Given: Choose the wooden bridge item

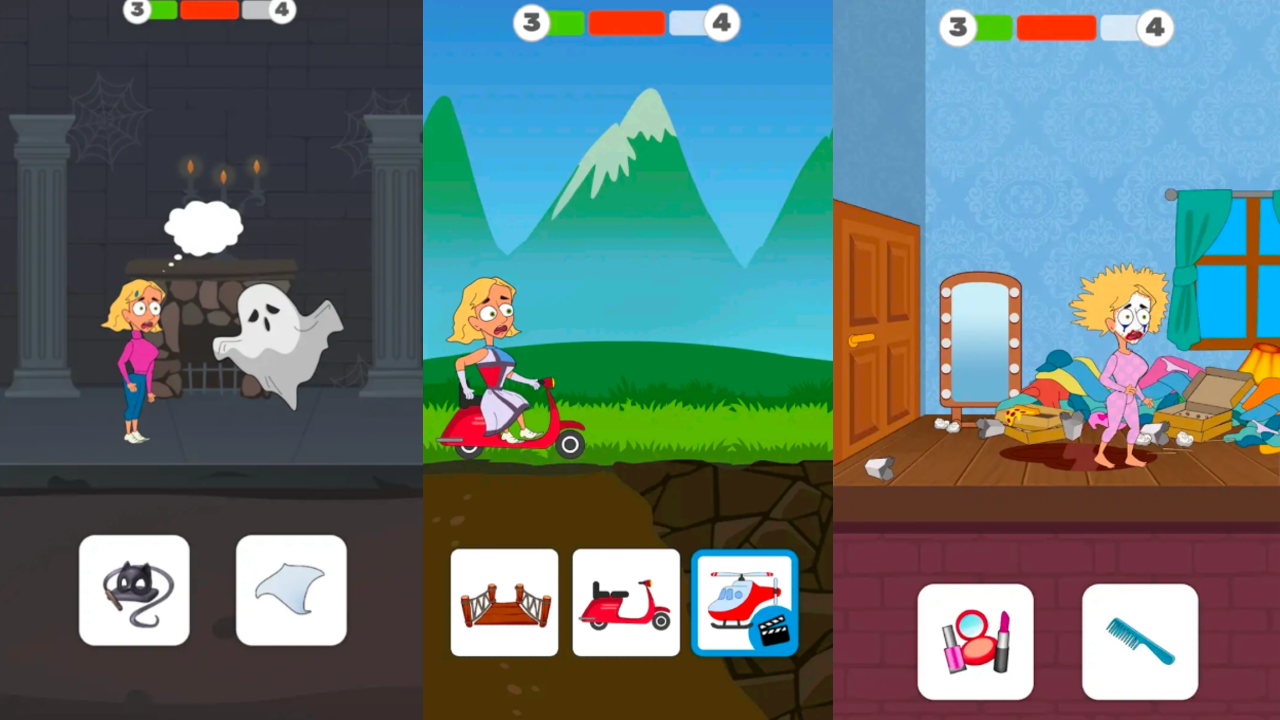Looking at the screenshot, I should [504, 602].
